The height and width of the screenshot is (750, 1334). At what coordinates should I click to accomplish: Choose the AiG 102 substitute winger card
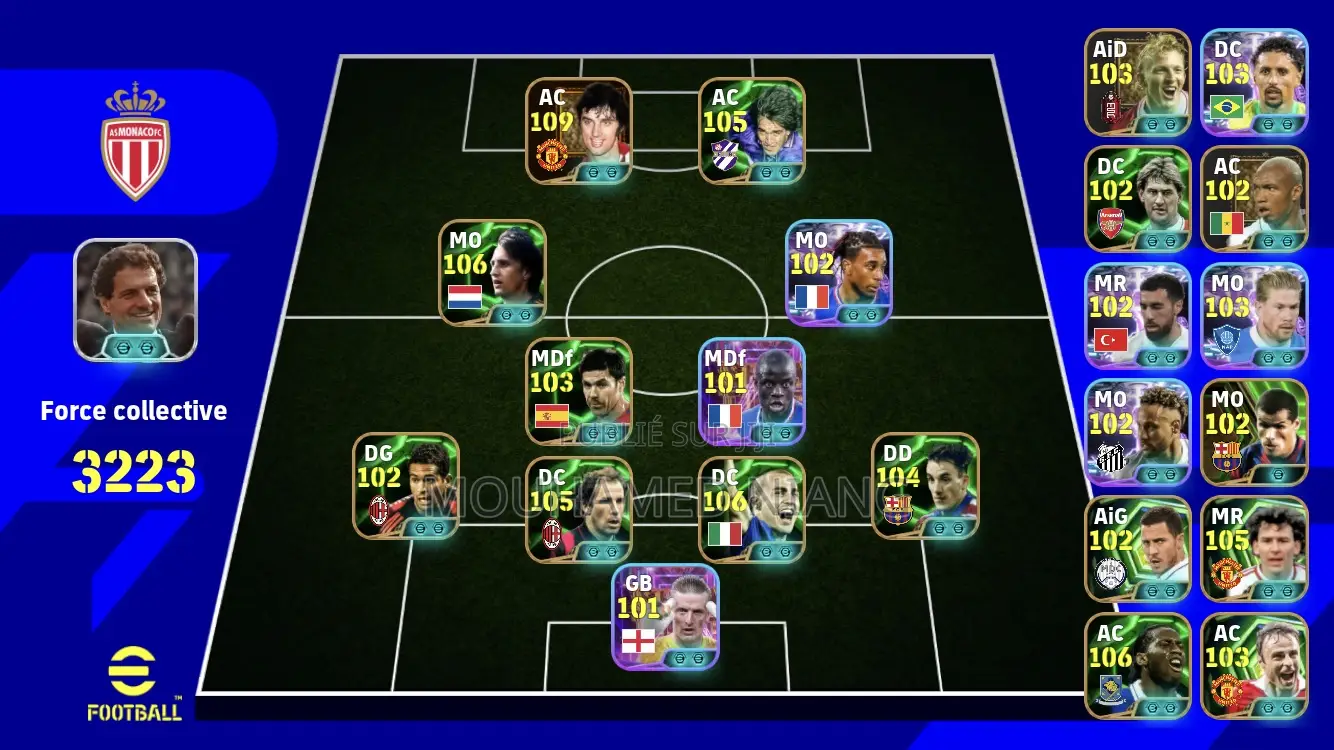(1138, 548)
